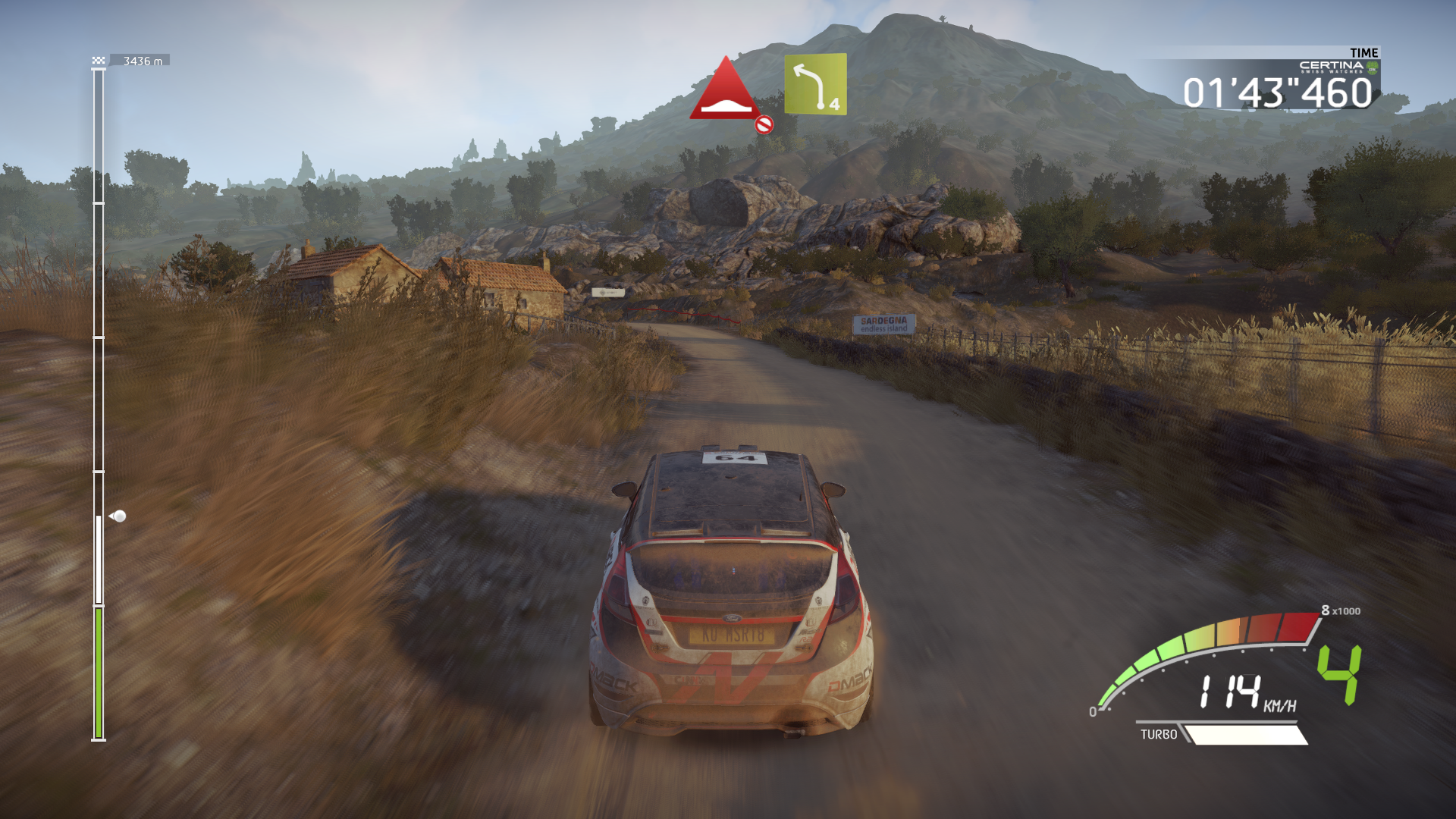The height and width of the screenshot is (819, 1456).
Task: Click the car position marker on stage progress bar
Action: tap(118, 516)
